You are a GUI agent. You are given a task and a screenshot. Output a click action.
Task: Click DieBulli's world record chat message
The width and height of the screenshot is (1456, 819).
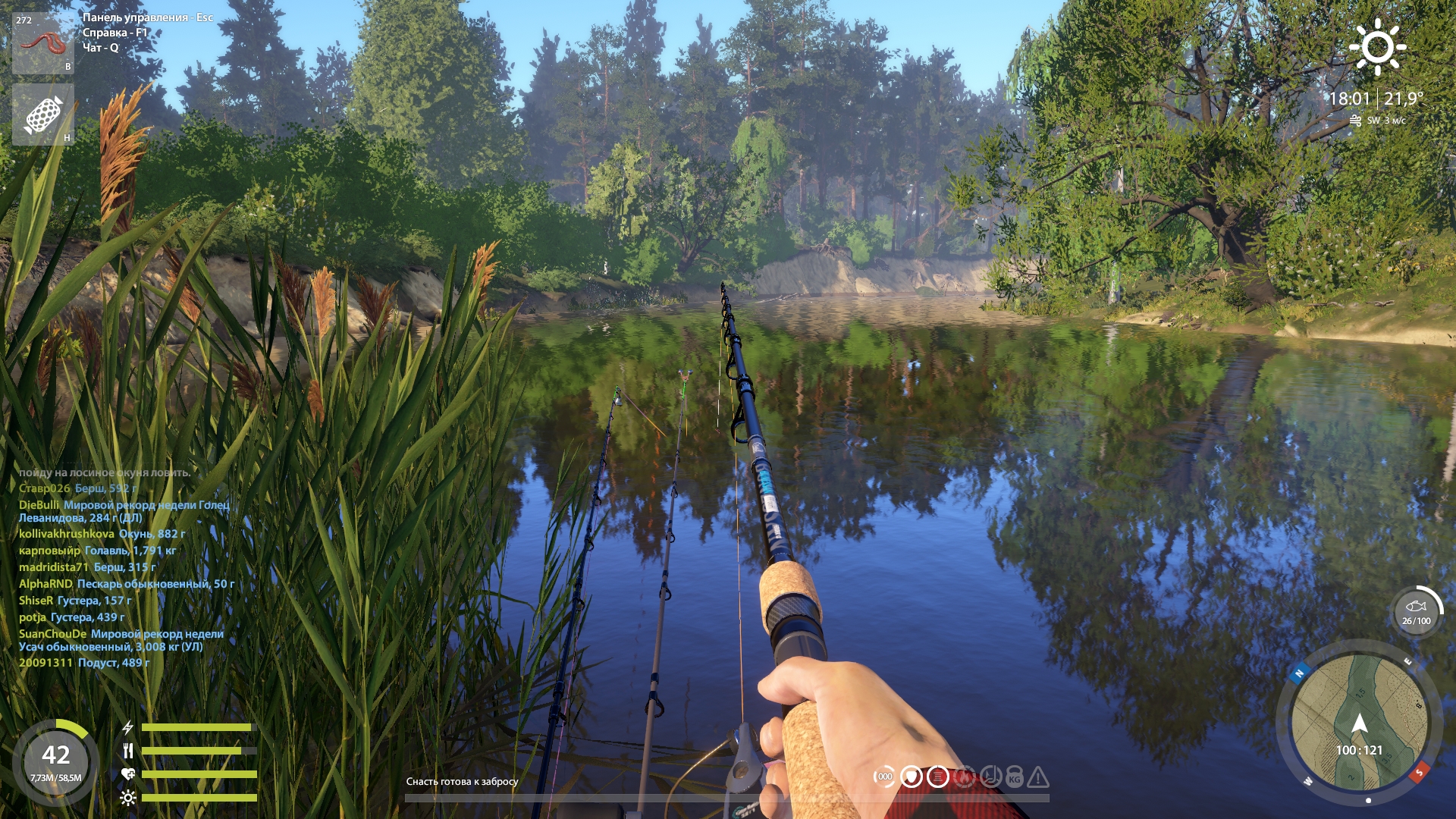(x=124, y=511)
